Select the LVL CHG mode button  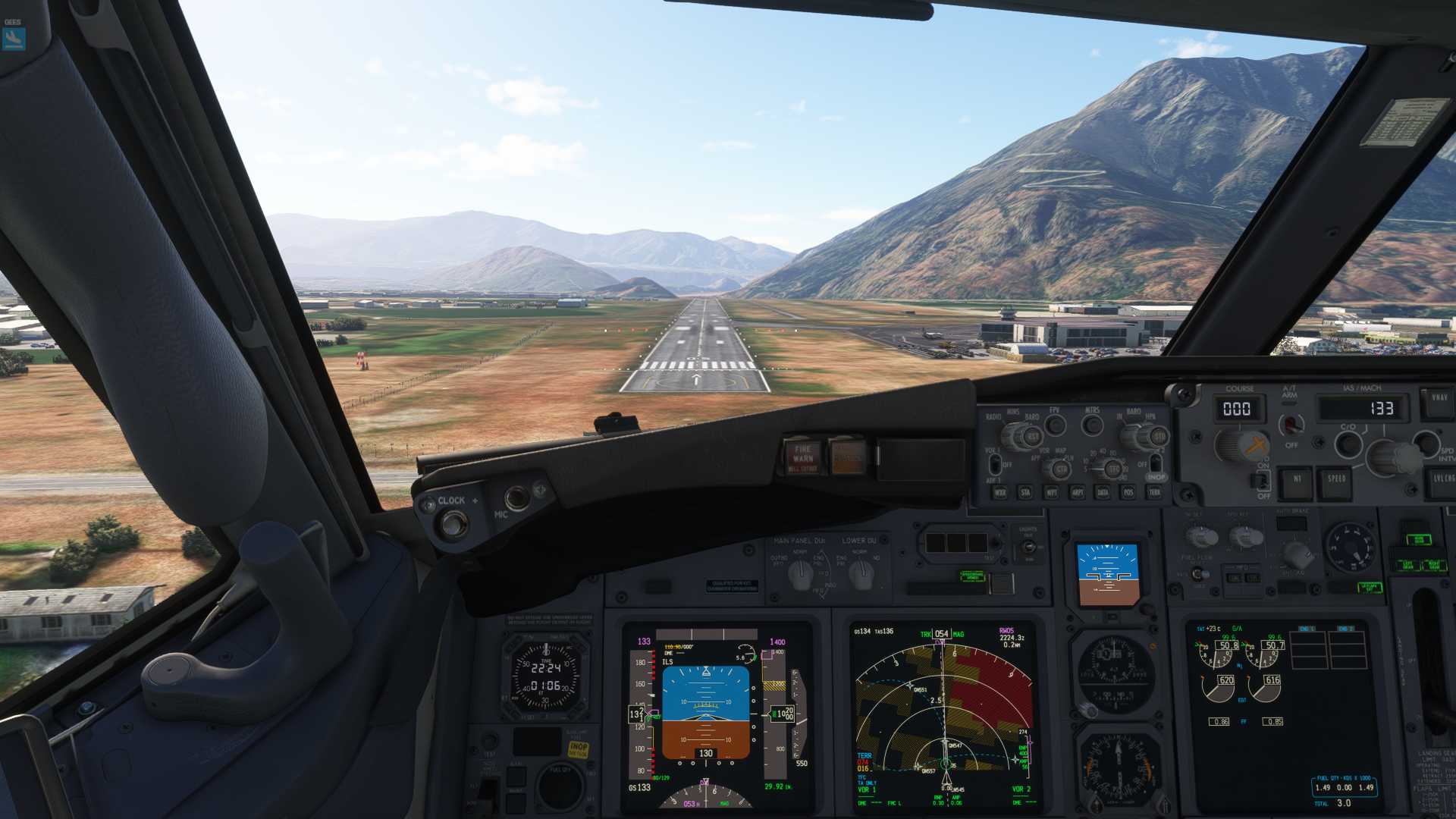1442,481
